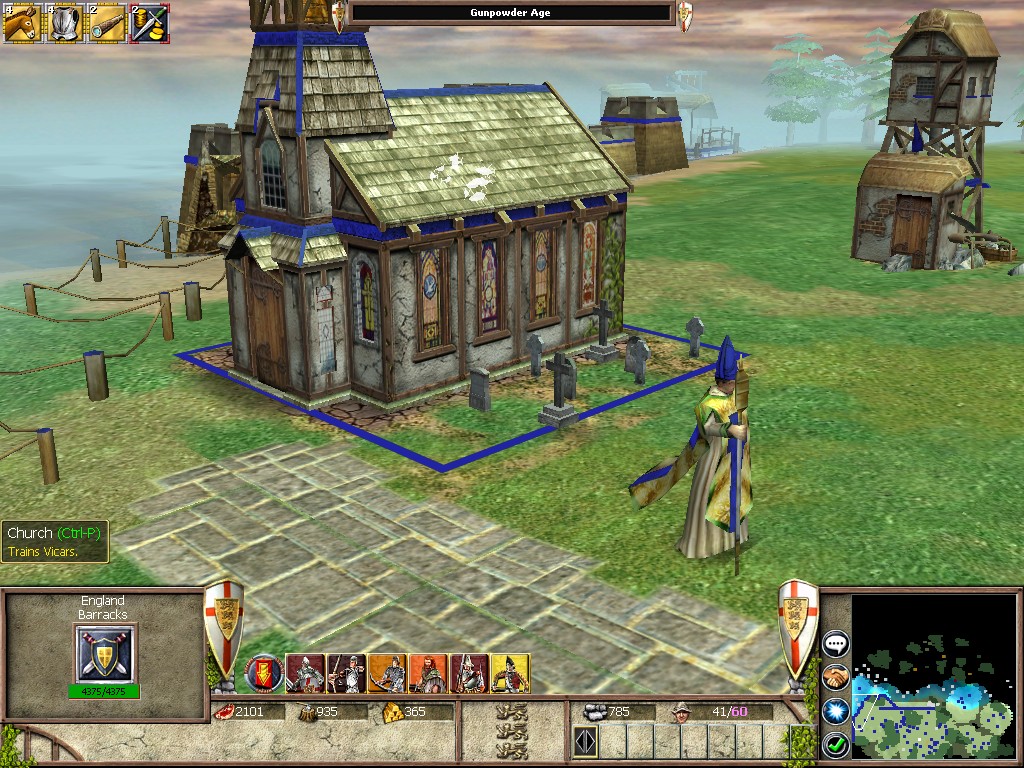Viewport: 1024px width, 768px height.
Task: Click the green checkmark button
Action: point(835,744)
